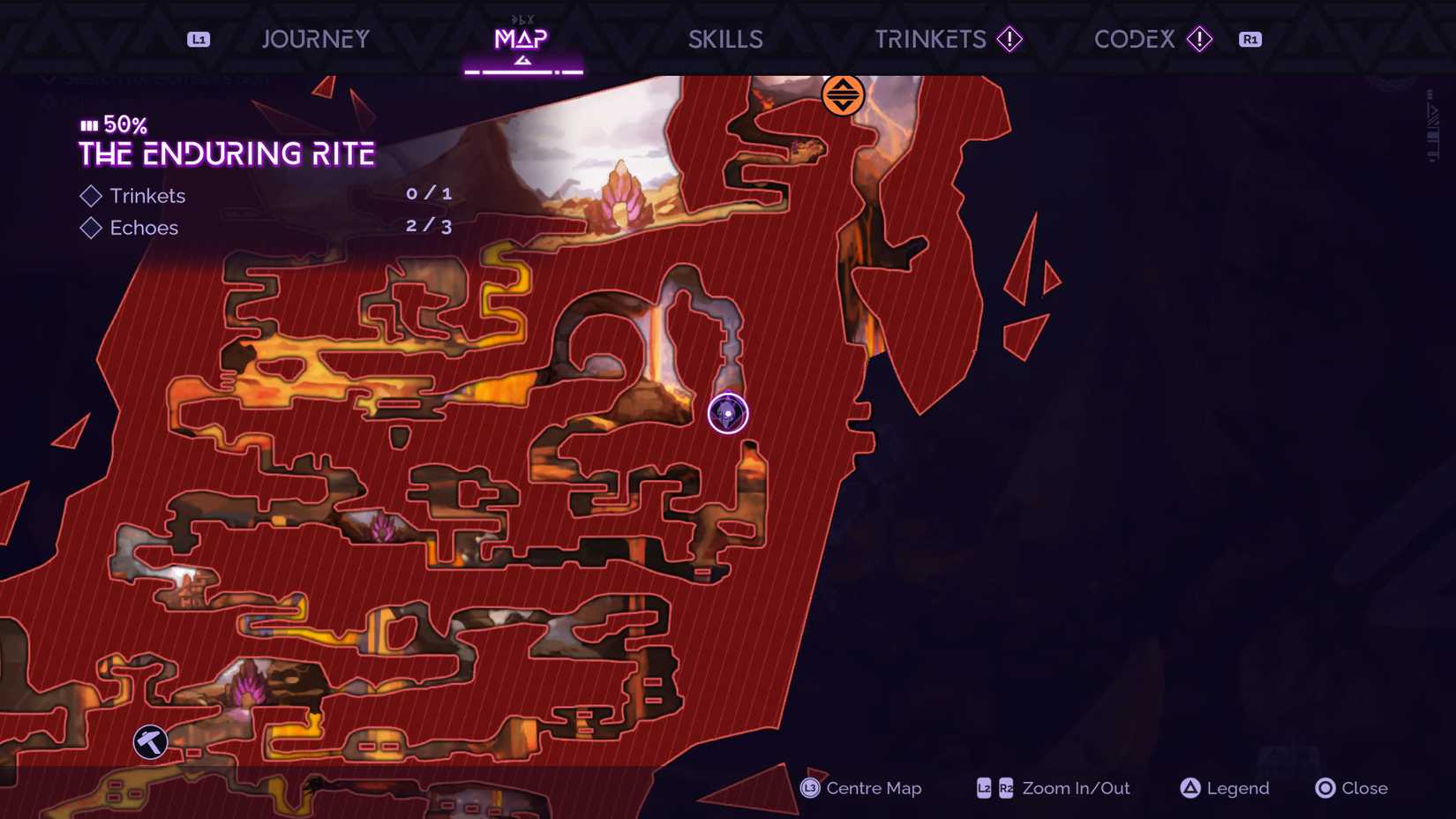Screen dimensions: 1456x819
Task: Toggle the Trinkets objective diamond
Action: (90, 196)
